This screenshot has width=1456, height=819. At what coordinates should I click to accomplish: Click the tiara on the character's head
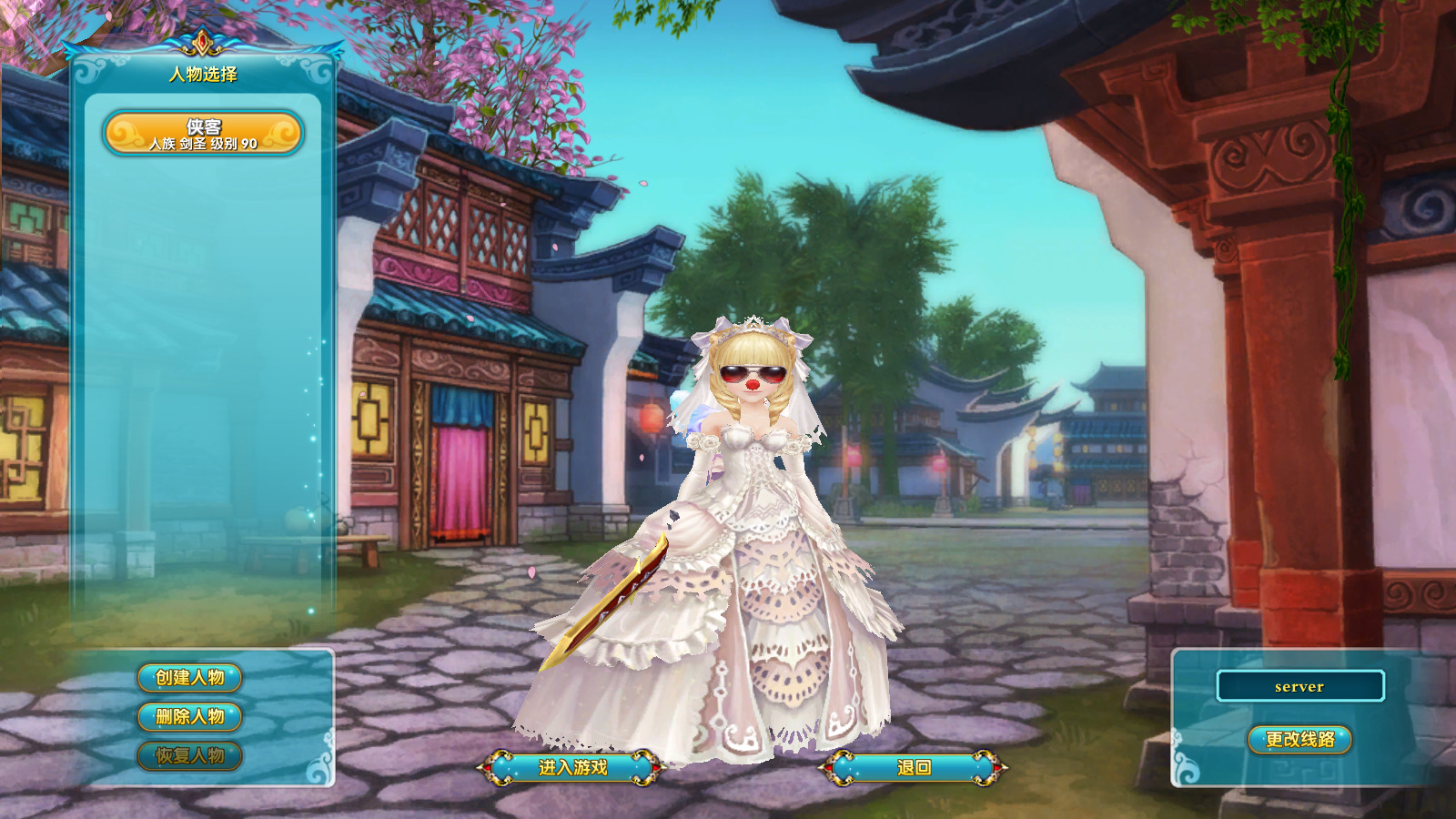pyautogui.click(x=752, y=323)
